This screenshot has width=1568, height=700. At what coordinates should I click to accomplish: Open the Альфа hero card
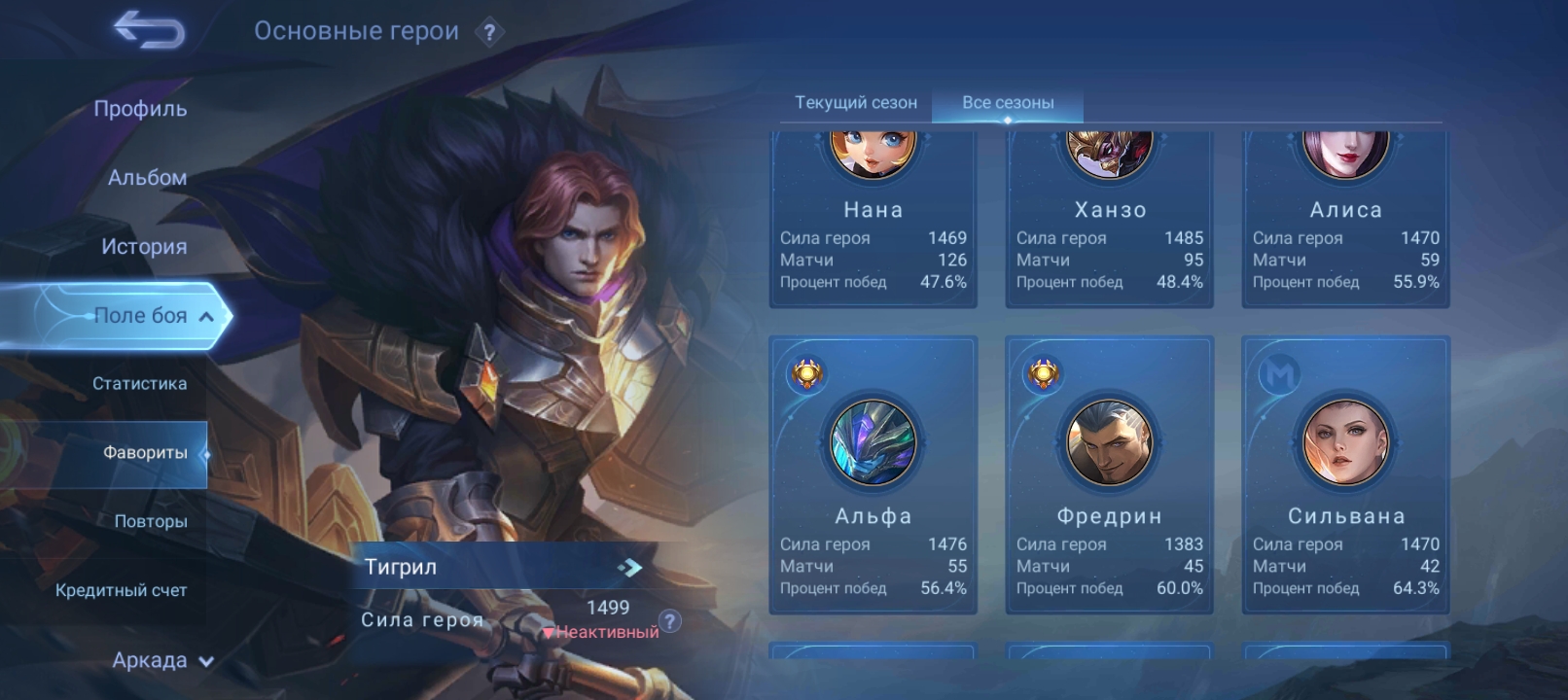tap(873, 474)
